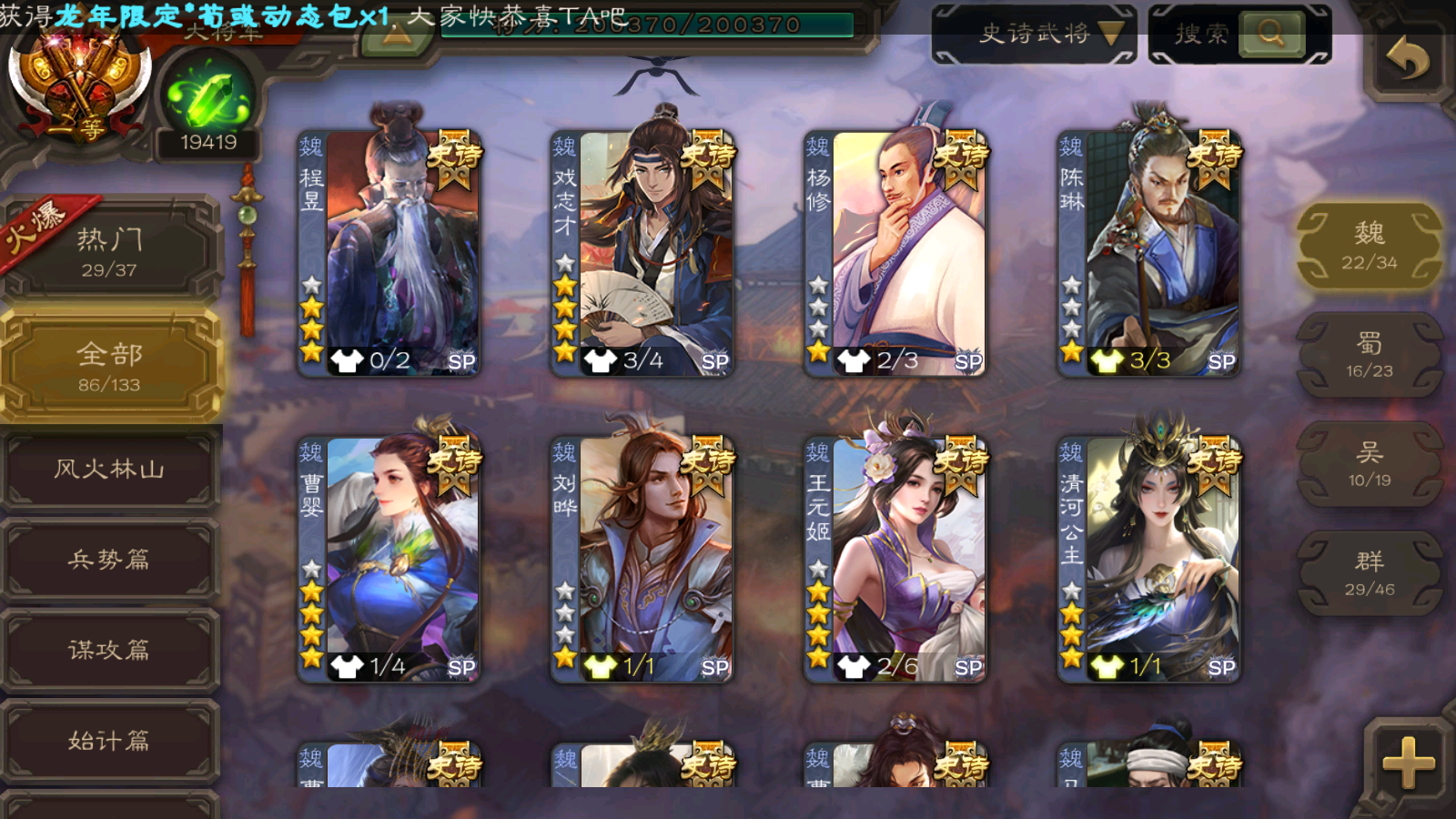Switch to the 热门 category tab
This screenshot has height=819, width=1456.
tap(109, 250)
